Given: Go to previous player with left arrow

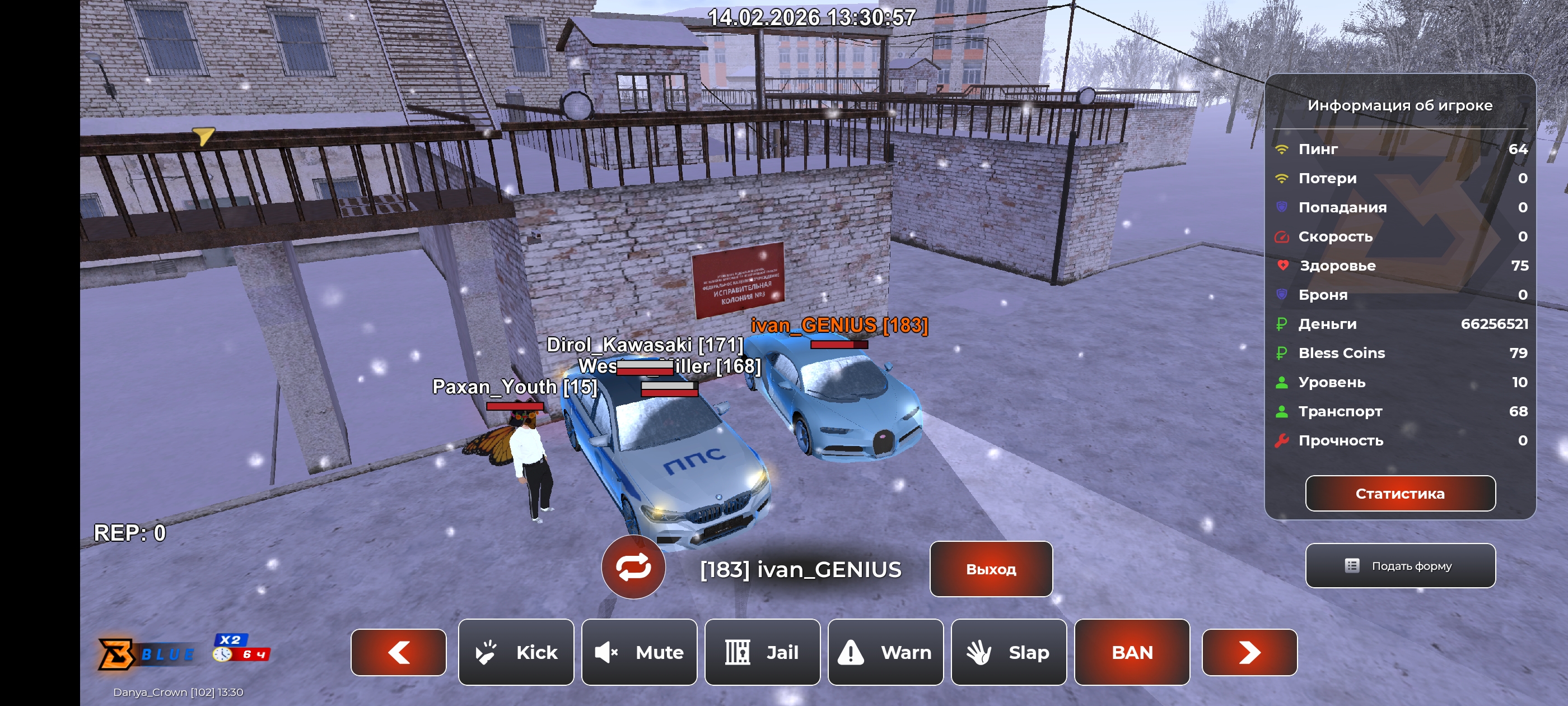Looking at the screenshot, I should tap(398, 652).
